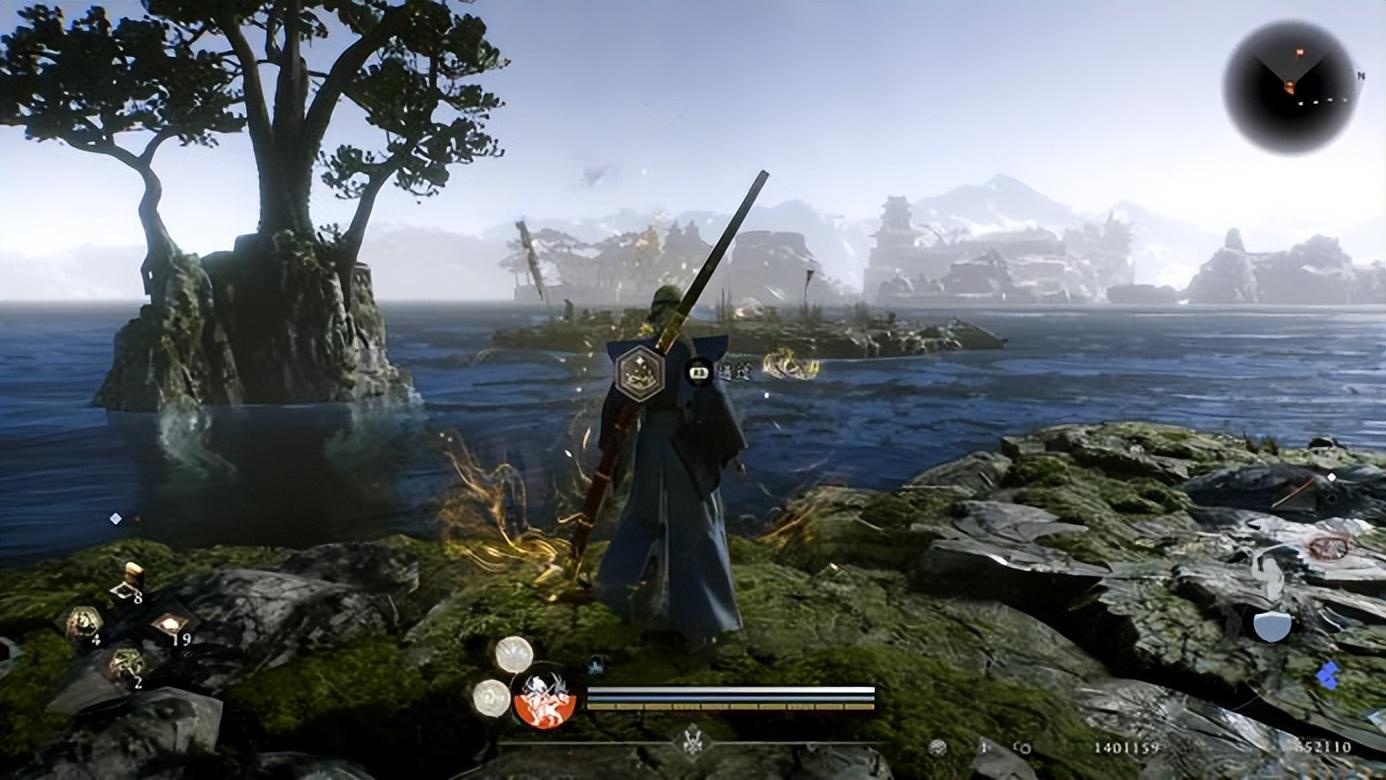Select the pale blue shield-shaped icon
This screenshot has height=780, width=1386.
coord(1272,626)
